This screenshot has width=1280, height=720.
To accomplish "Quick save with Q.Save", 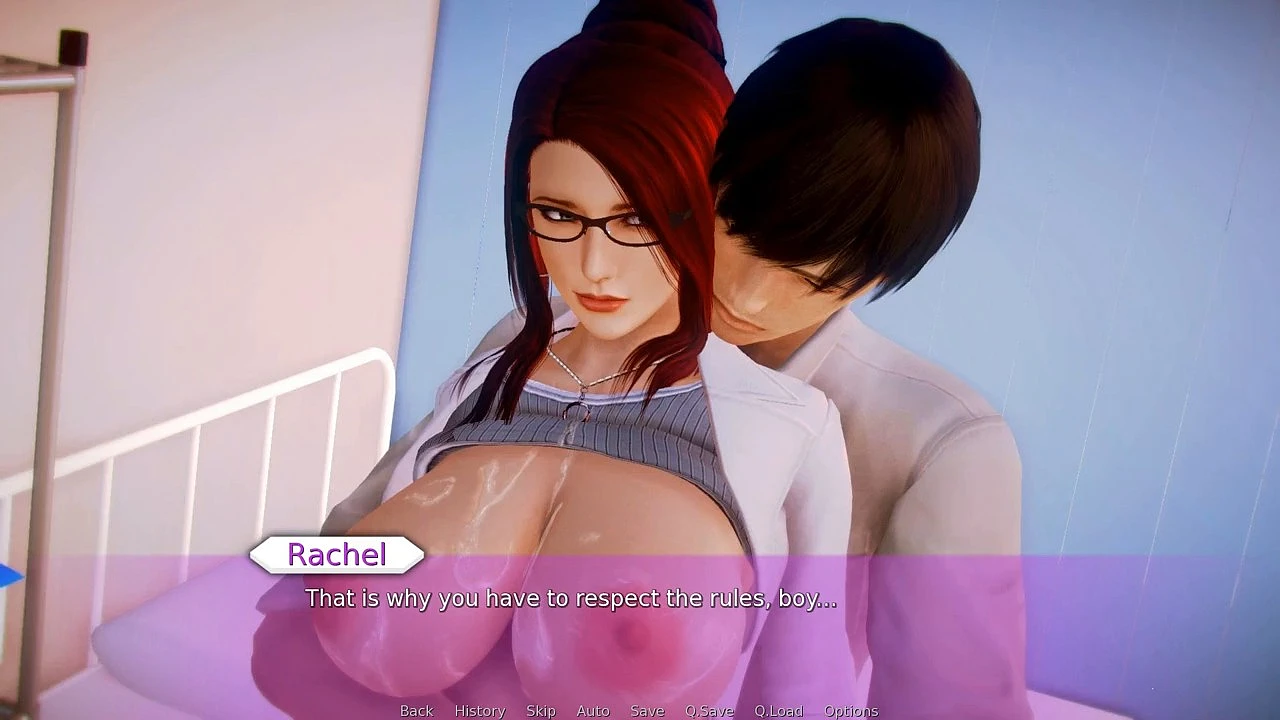I will [709, 711].
